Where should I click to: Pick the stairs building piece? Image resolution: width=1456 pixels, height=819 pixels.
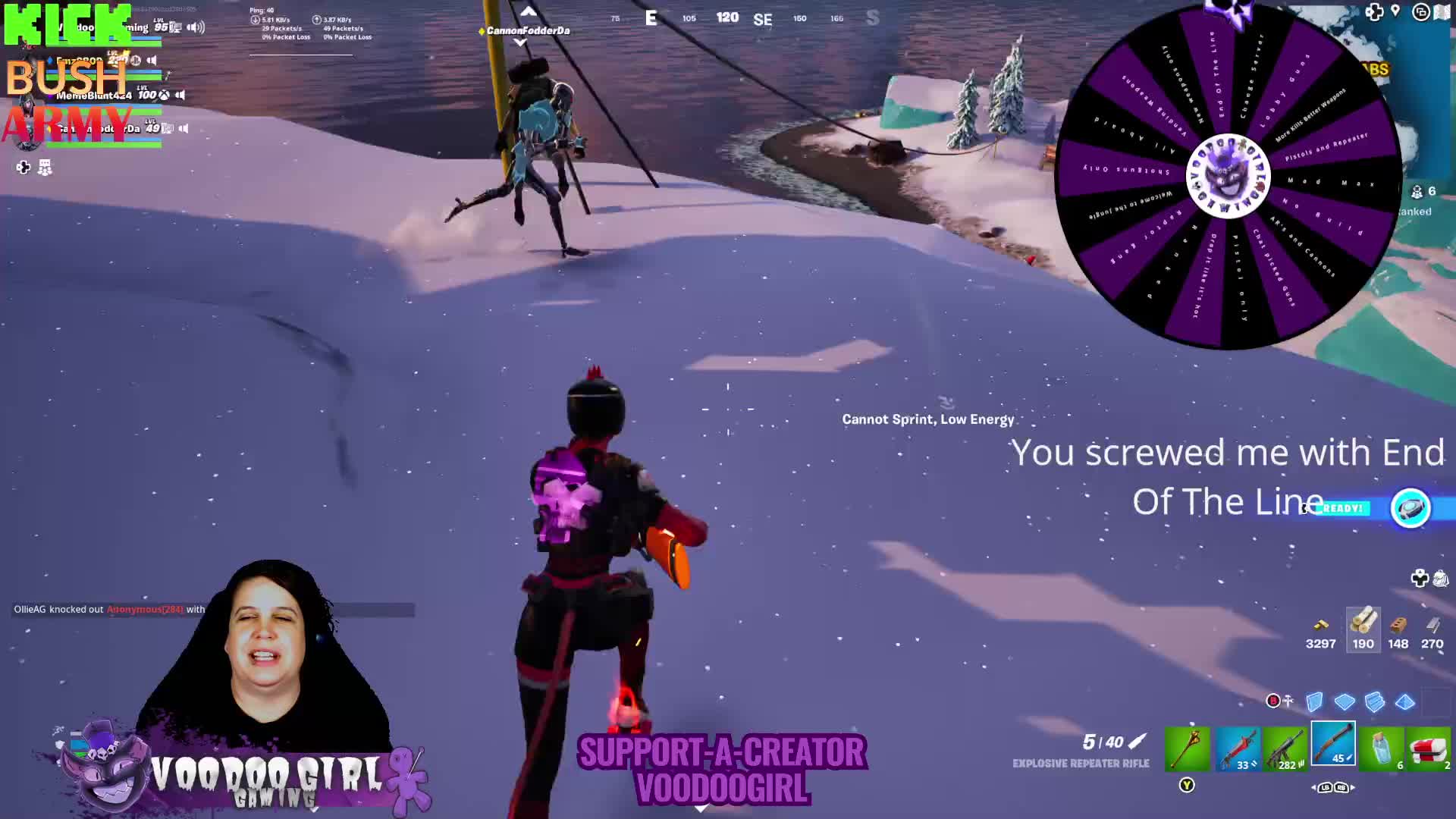[x=1374, y=701]
